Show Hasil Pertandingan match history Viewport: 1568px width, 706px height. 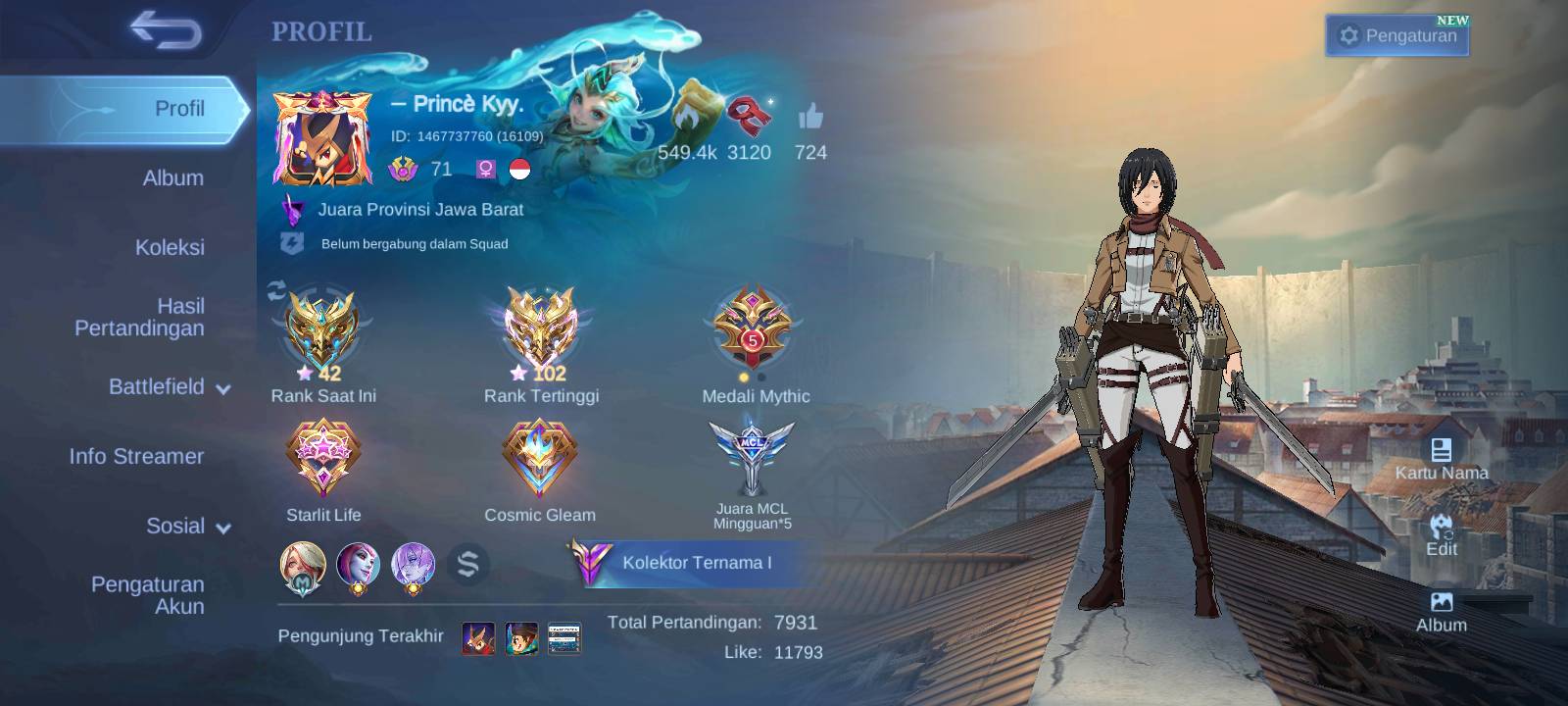point(139,317)
